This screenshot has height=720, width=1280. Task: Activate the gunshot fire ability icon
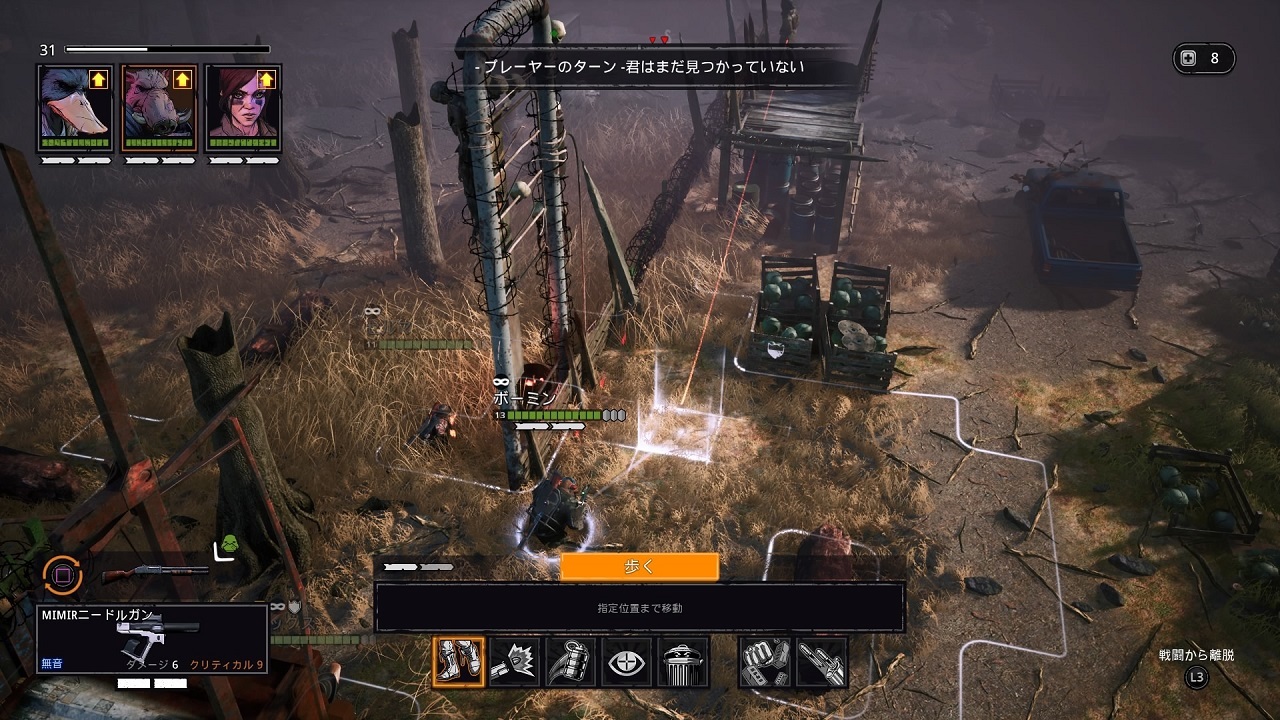pyautogui.click(x=515, y=662)
